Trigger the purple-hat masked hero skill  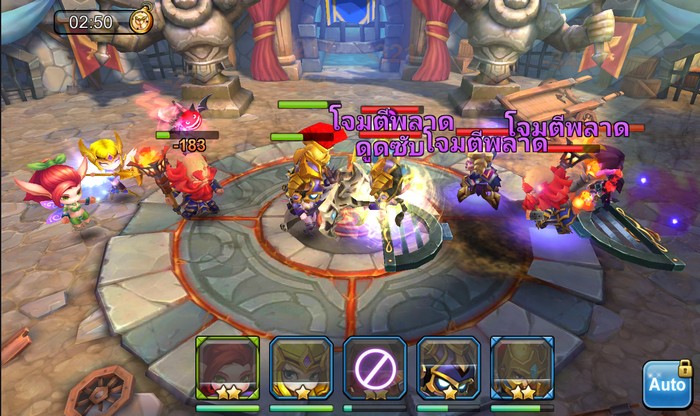coord(448,368)
